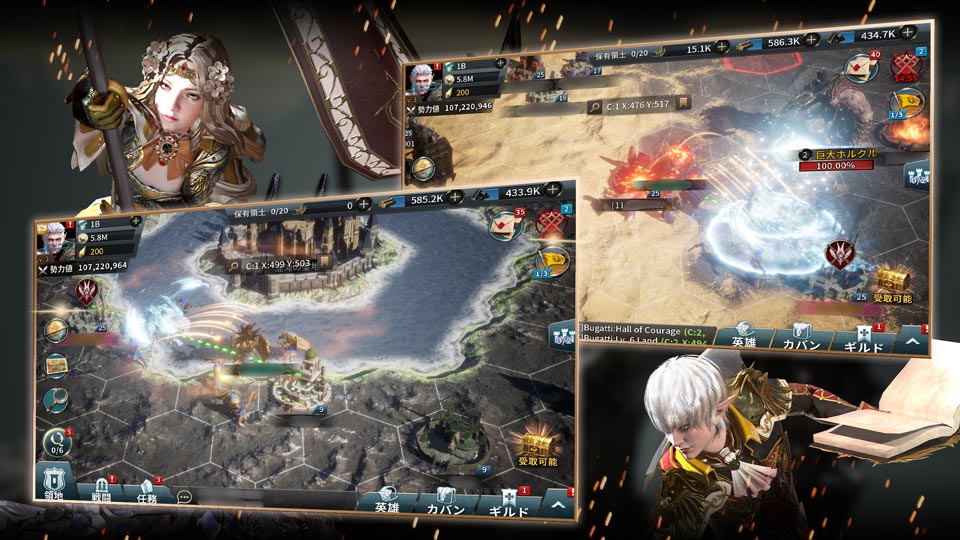
Task: Open the chat speech bubble icon
Action: [x=184, y=496]
